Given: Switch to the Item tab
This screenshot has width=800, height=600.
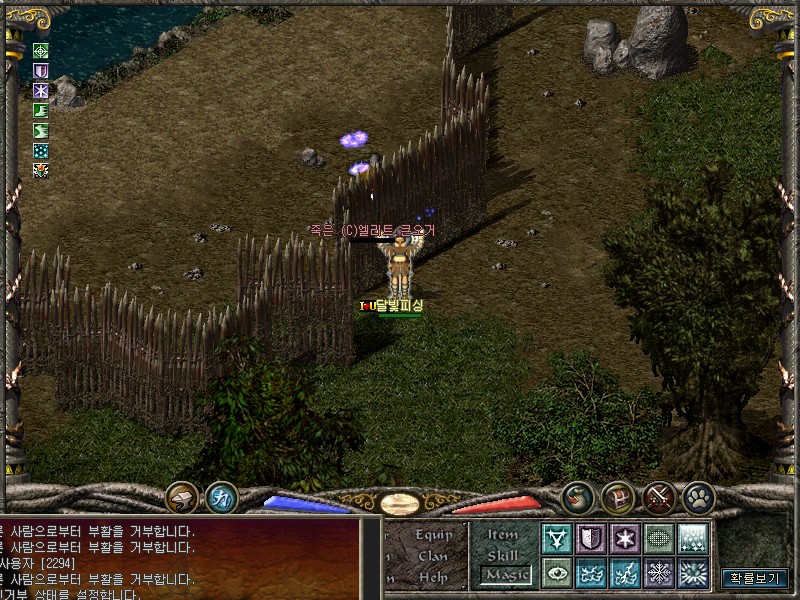Looking at the screenshot, I should 503,535.
